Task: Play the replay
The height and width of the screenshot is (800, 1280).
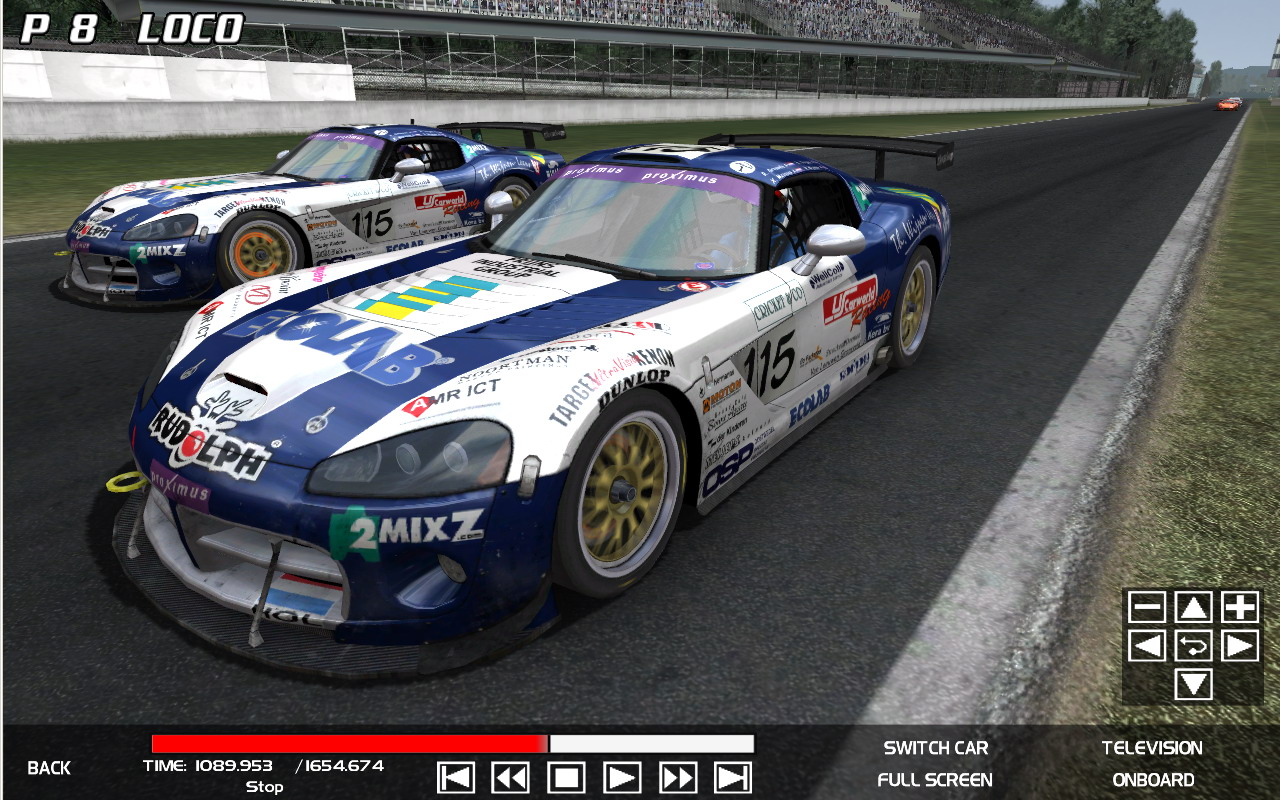Action: [x=622, y=777]
